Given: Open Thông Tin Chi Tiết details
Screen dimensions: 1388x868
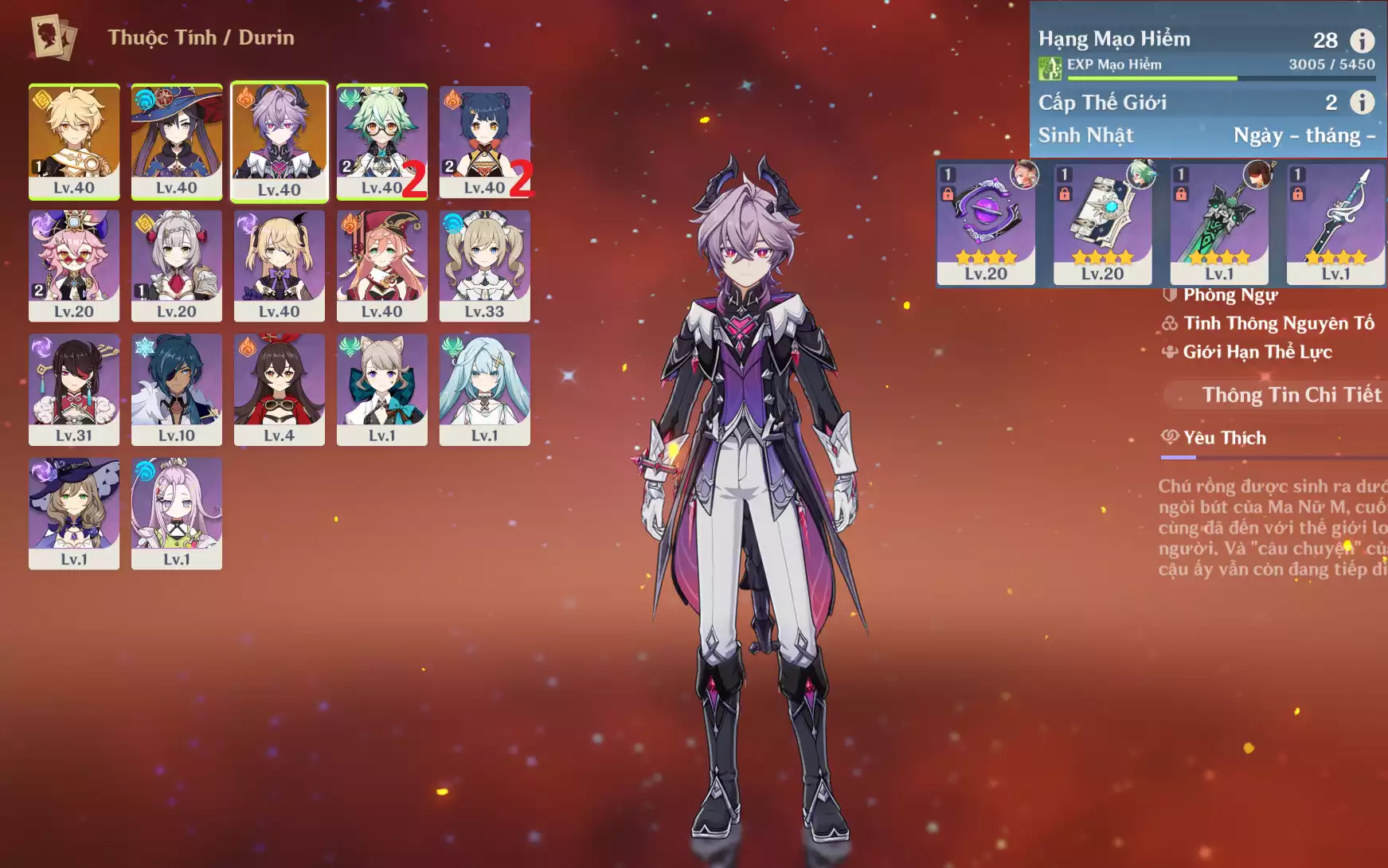Looking at the screenshot, I should (1291, 395).
